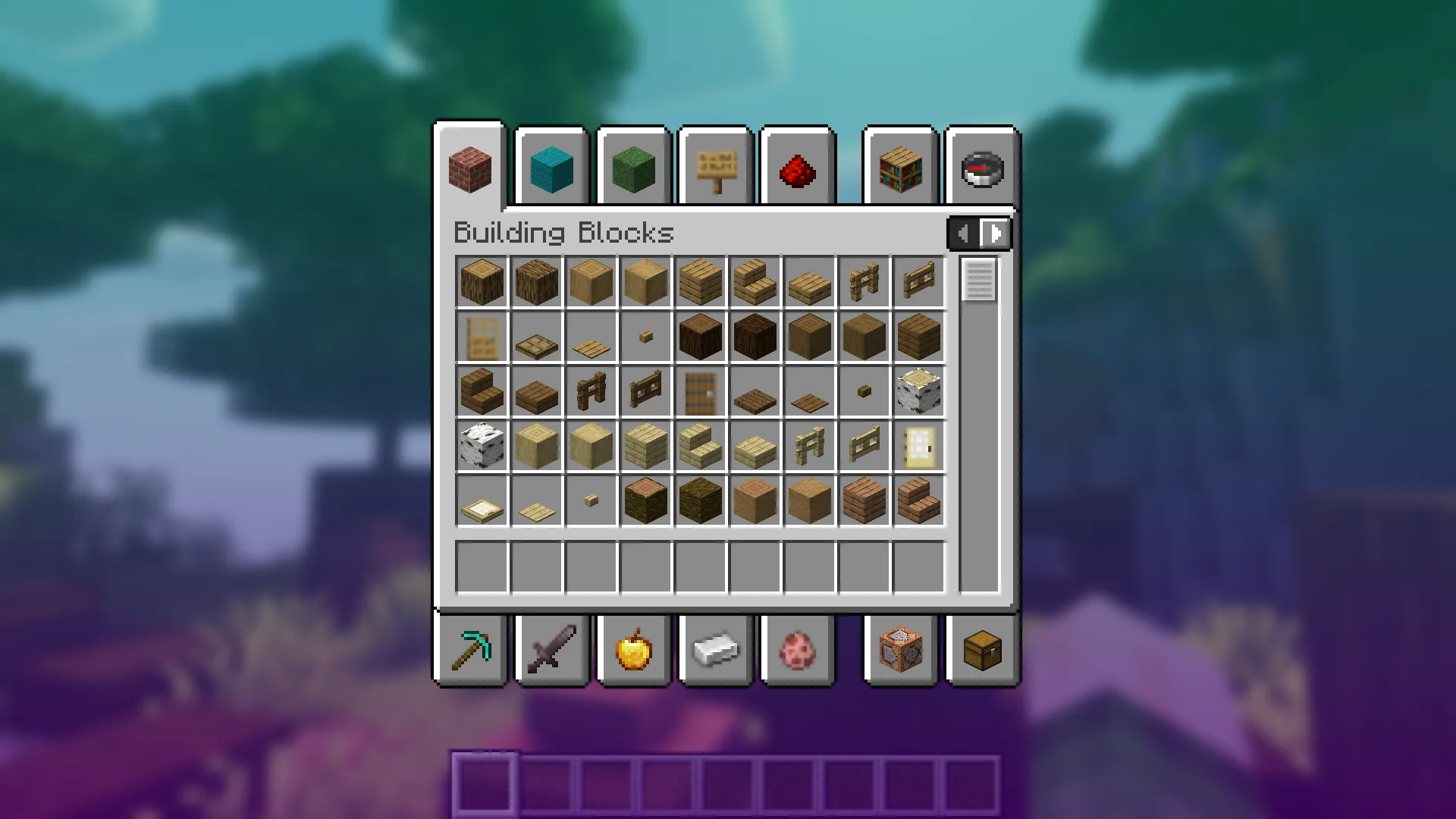Select the spruce pressure plate

pos(809,391)
